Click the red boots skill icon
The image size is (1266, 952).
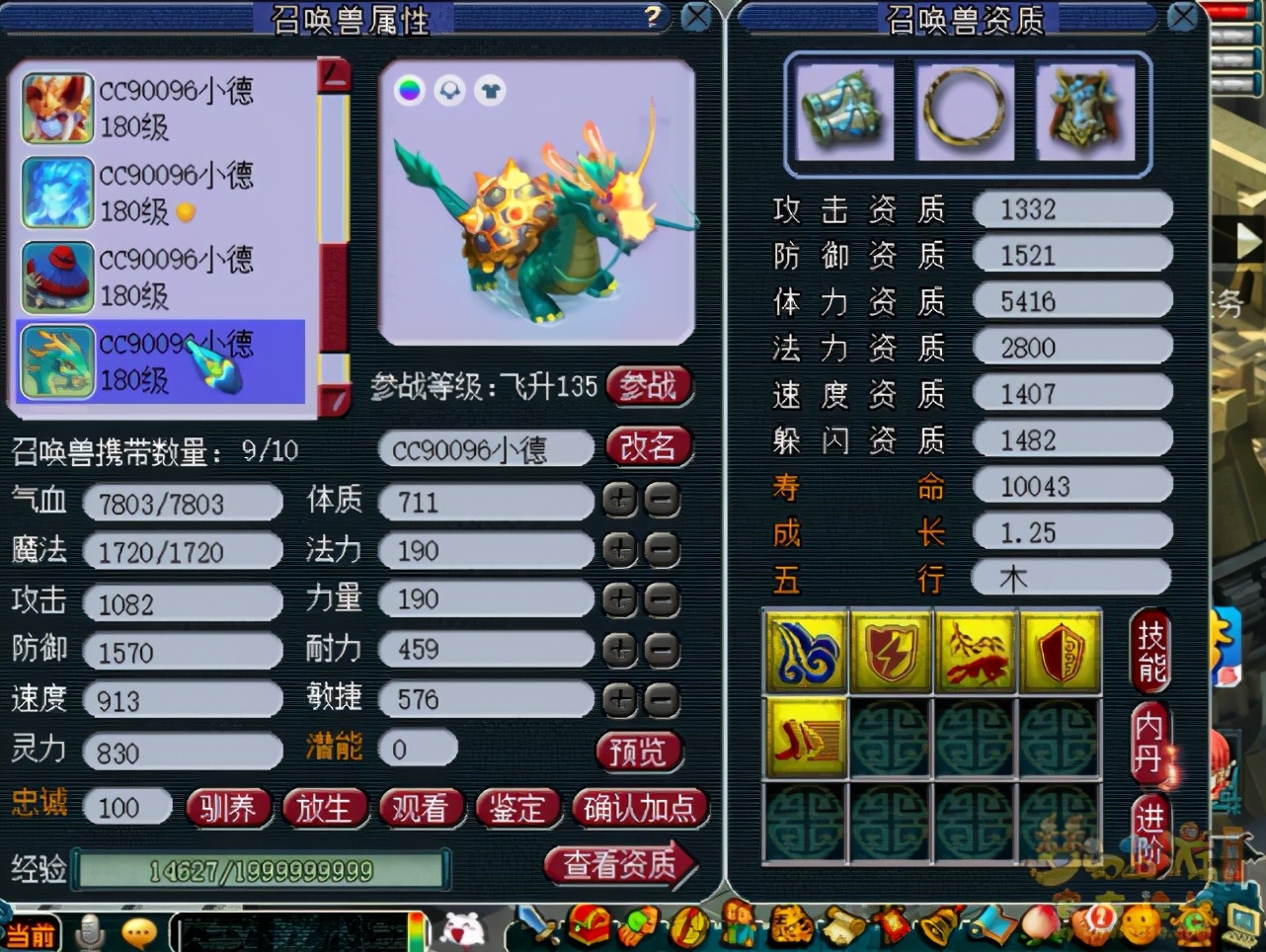tap(804, 739)
